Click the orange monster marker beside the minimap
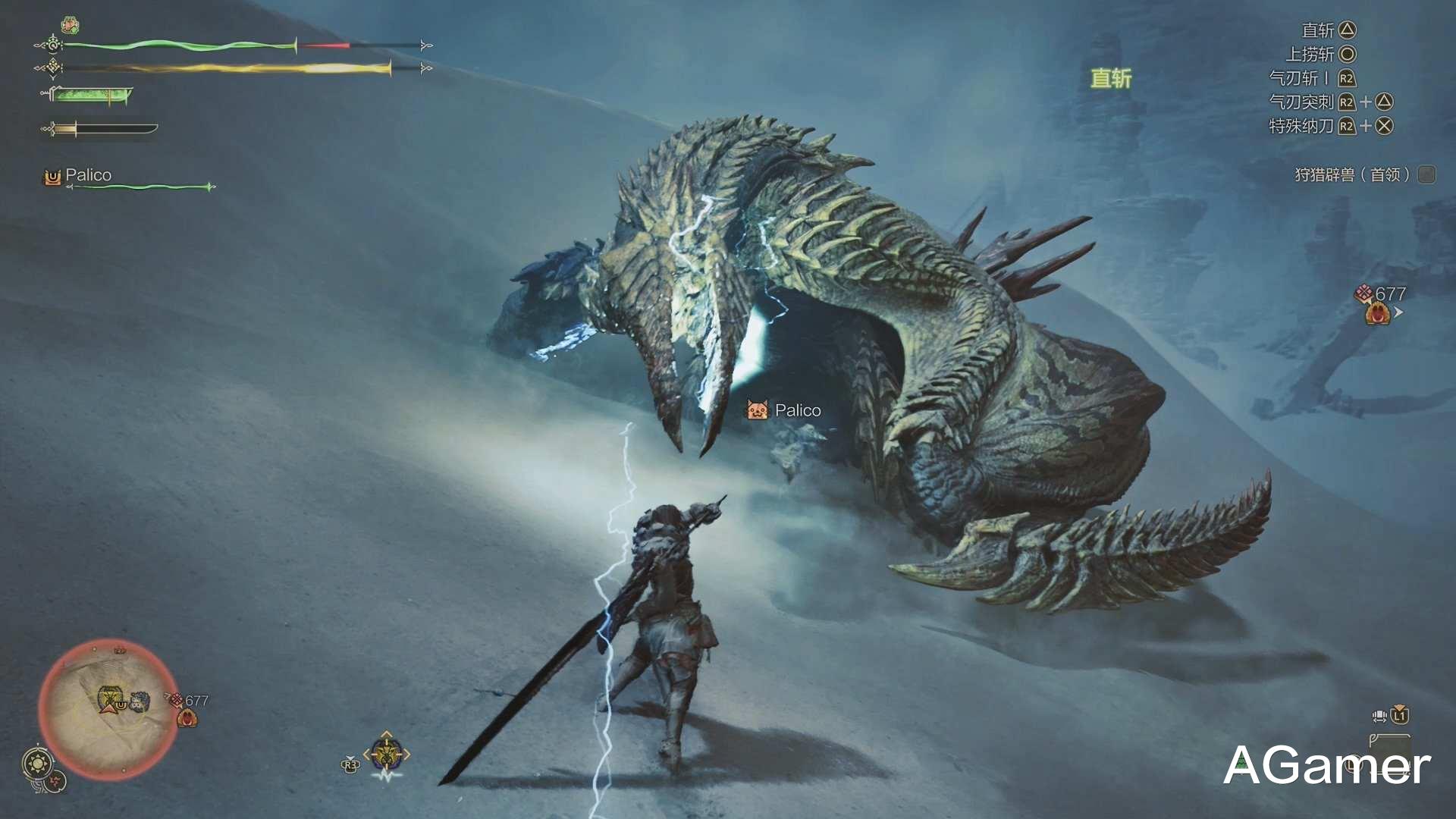 (x=187, y=717)
